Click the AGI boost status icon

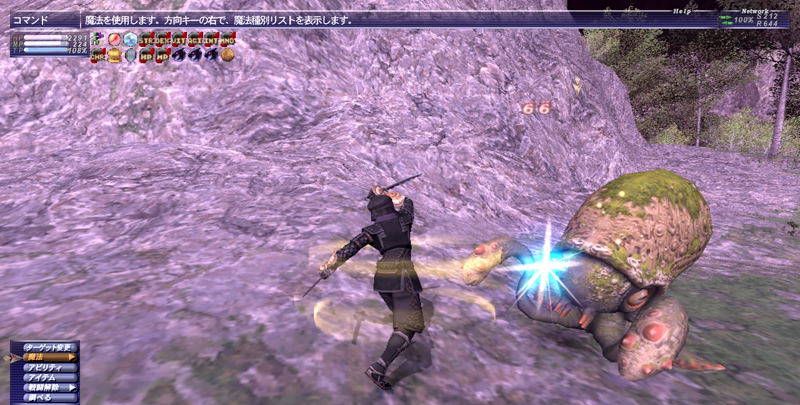pyautogui.click(x=196, y=39)
